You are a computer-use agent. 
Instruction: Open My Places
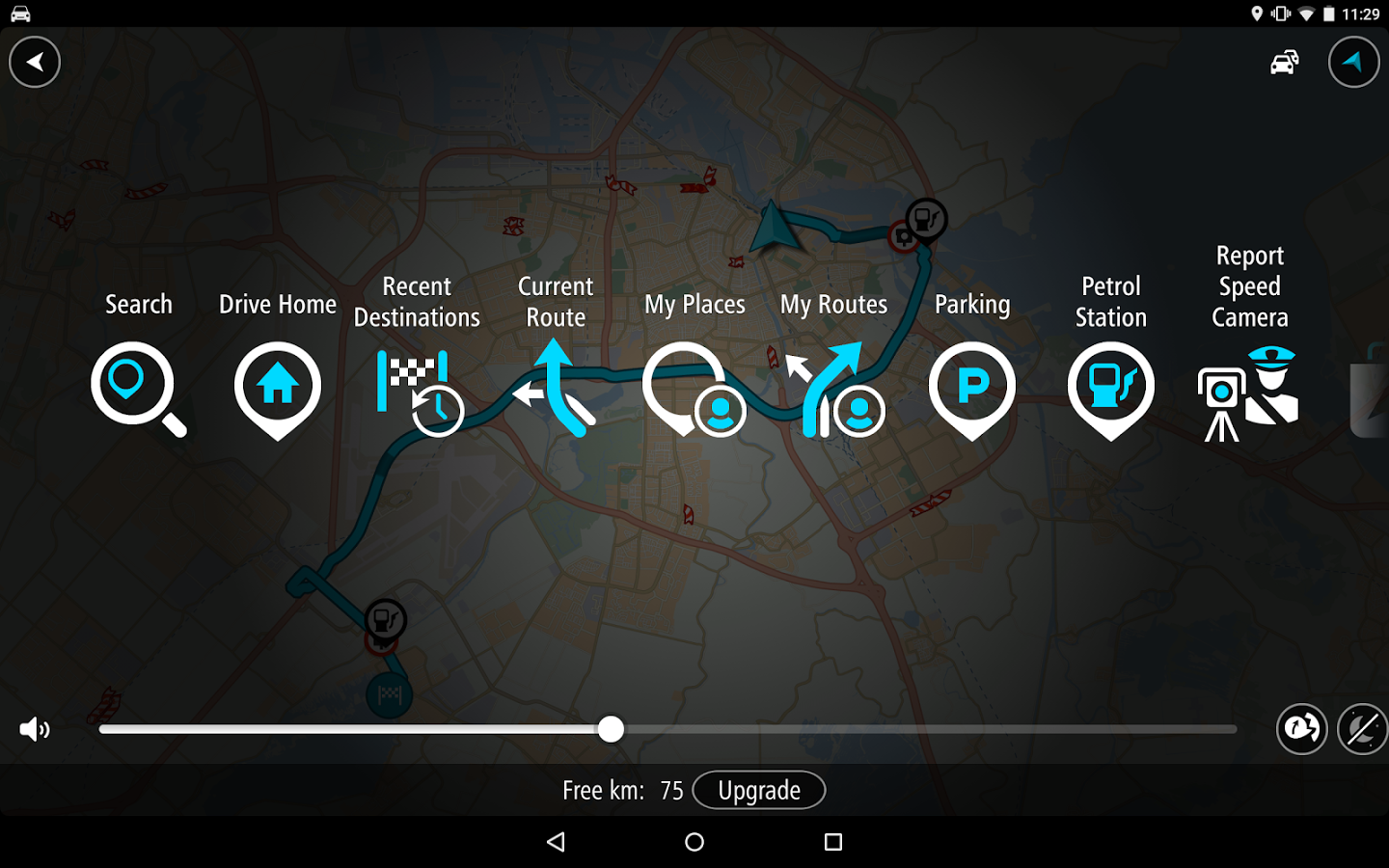(694, 389)
